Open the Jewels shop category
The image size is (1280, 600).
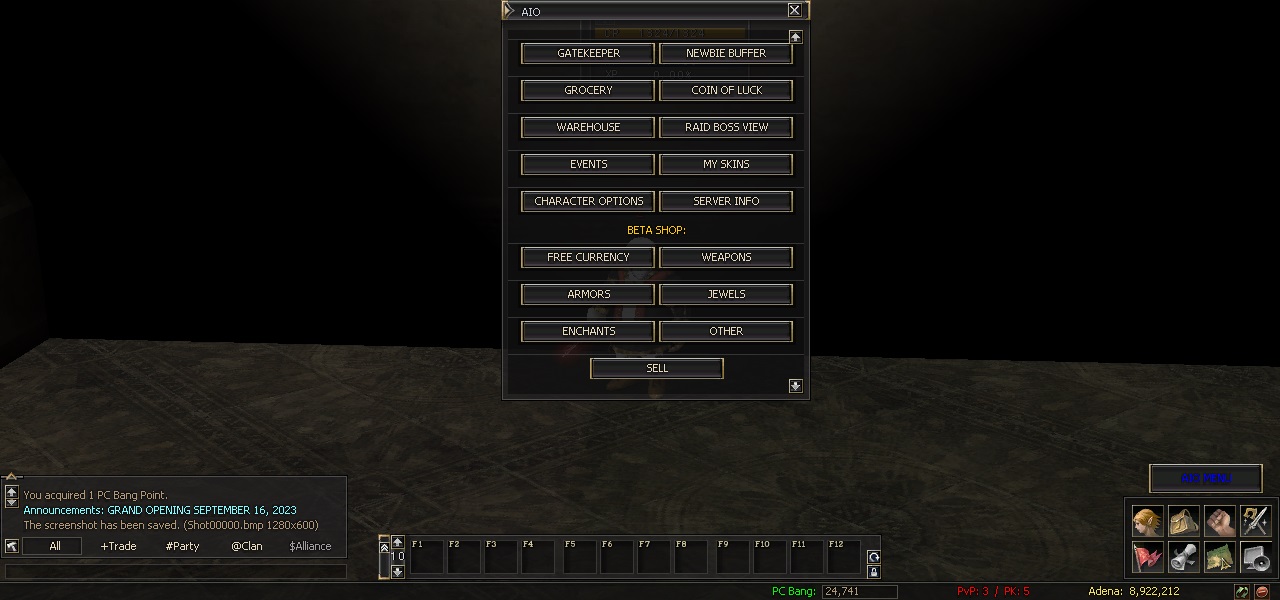[726, 294]
